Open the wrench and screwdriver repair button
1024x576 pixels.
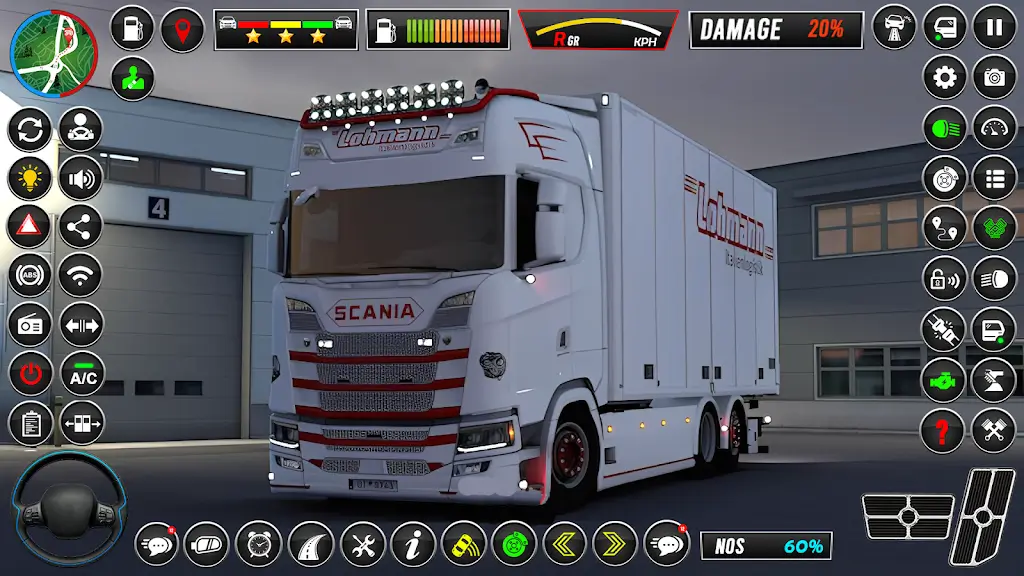pyautogui.click(x=362, y=544)
